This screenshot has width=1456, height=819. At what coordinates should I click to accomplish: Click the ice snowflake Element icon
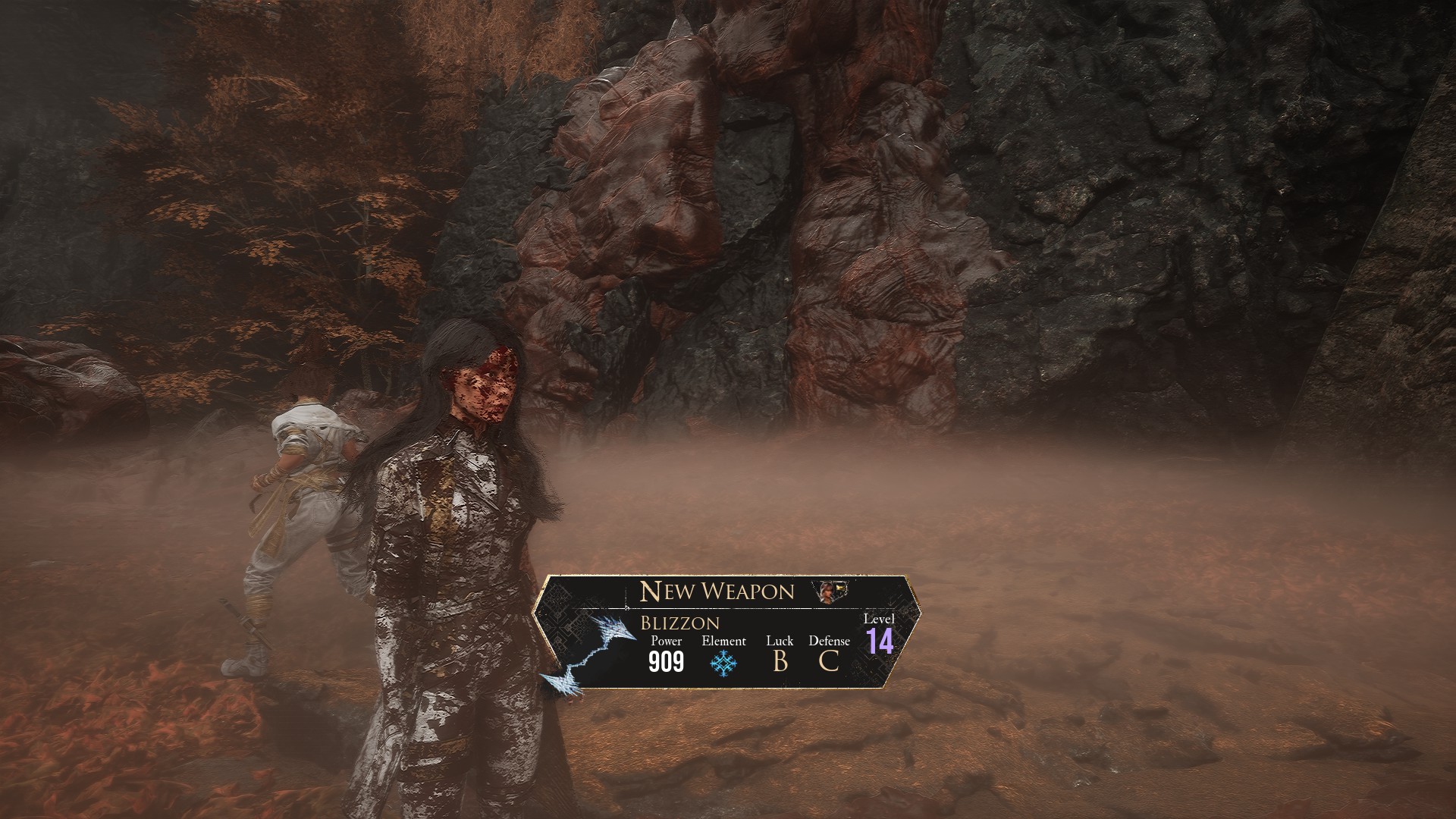pos(723,664)
